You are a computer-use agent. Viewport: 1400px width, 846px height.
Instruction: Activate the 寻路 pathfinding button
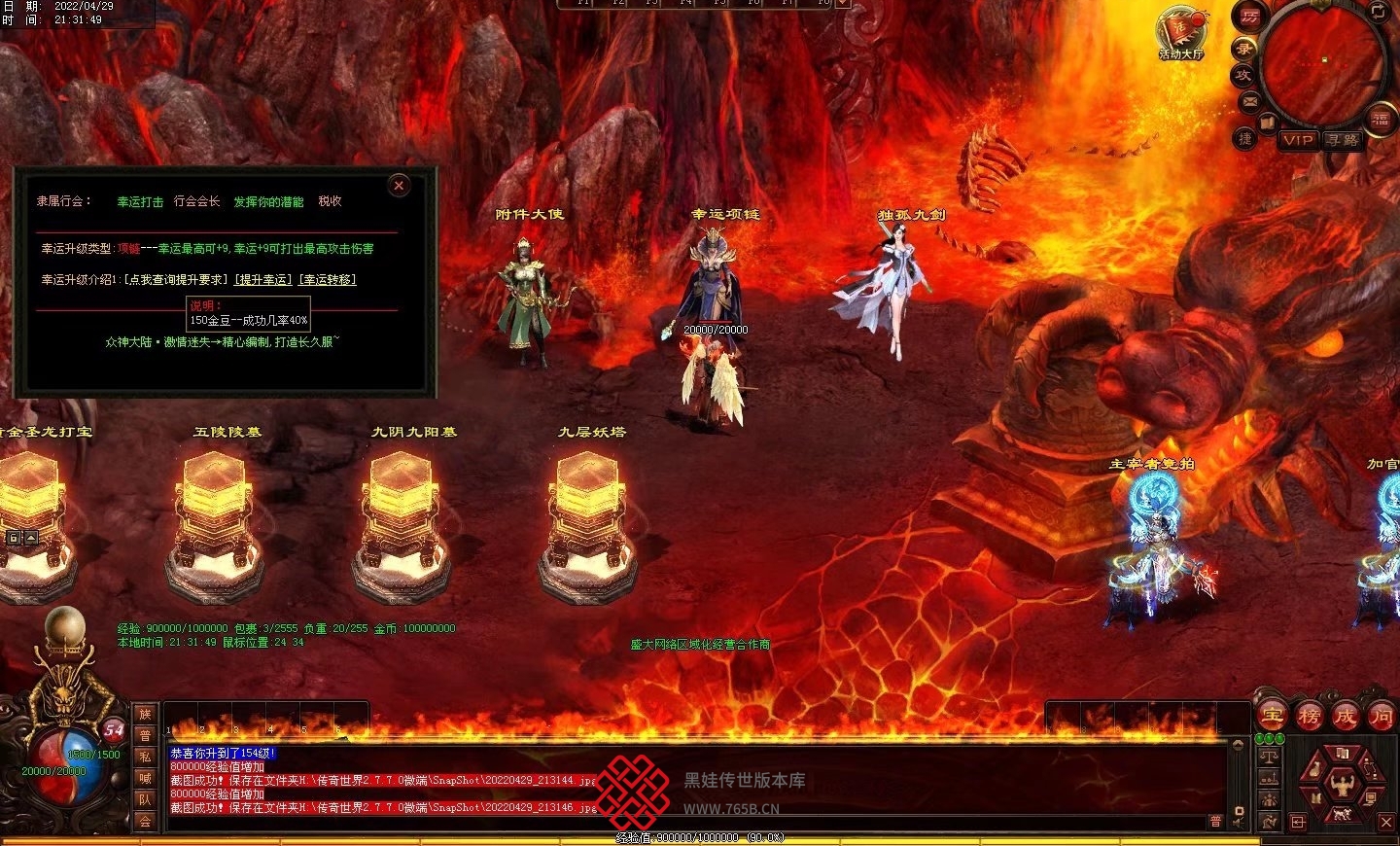[x=1344, y=140]
